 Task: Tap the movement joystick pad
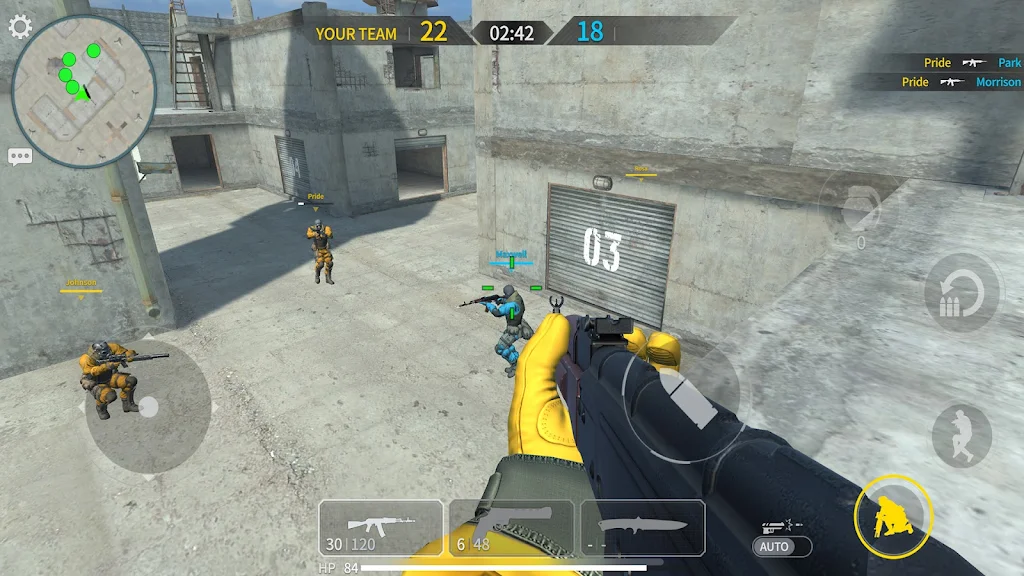tap(148, 407)
